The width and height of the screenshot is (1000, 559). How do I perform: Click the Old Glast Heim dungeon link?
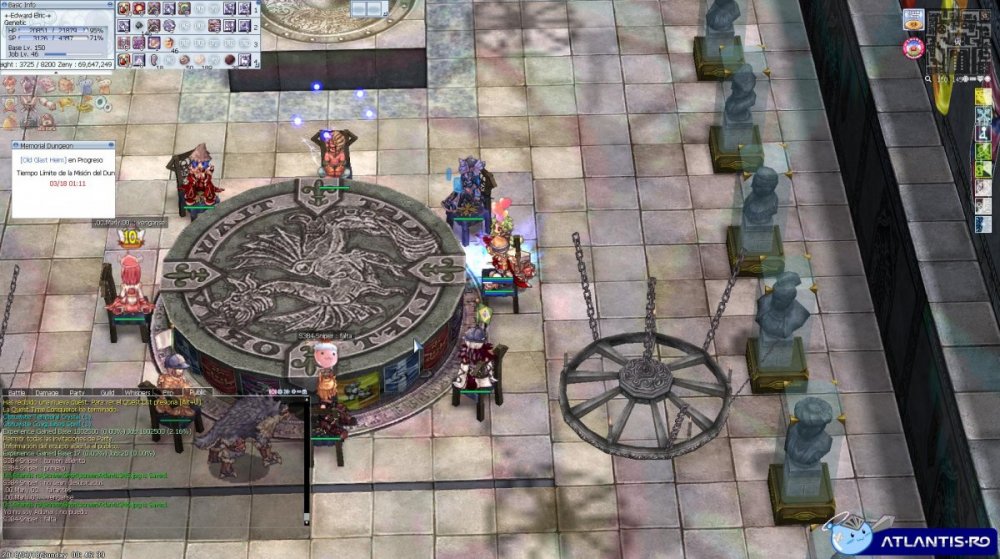(x=43, y=159)
